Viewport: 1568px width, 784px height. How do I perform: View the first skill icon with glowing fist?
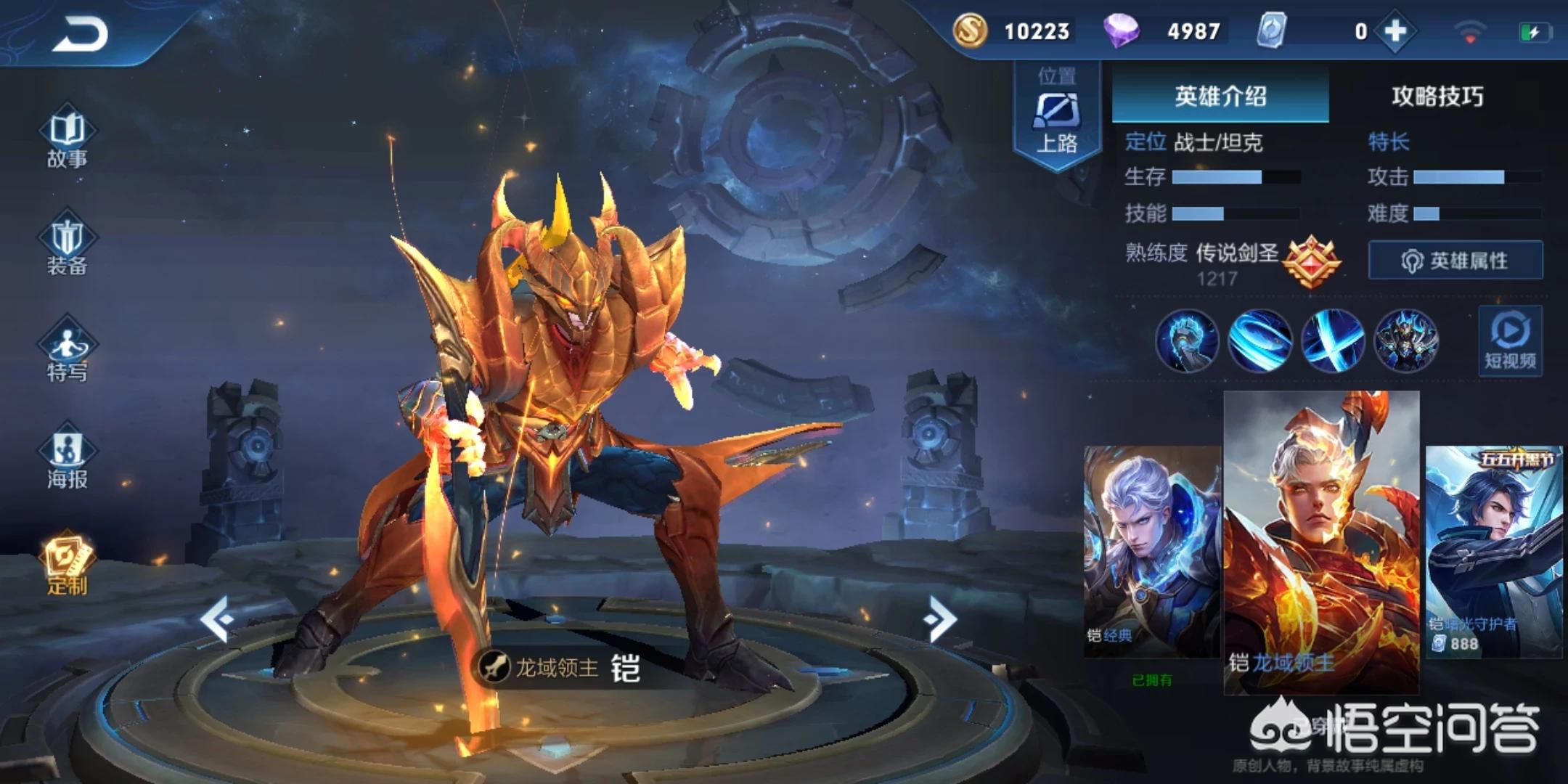pyautogui.click(x=1187, y=340)
